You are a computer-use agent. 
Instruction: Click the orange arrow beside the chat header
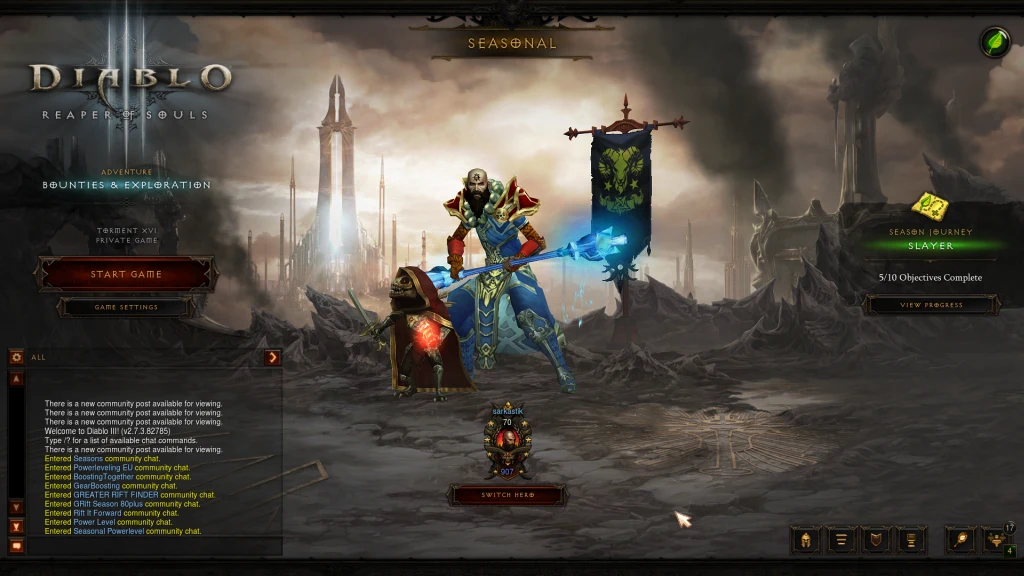tap(273, 357)
